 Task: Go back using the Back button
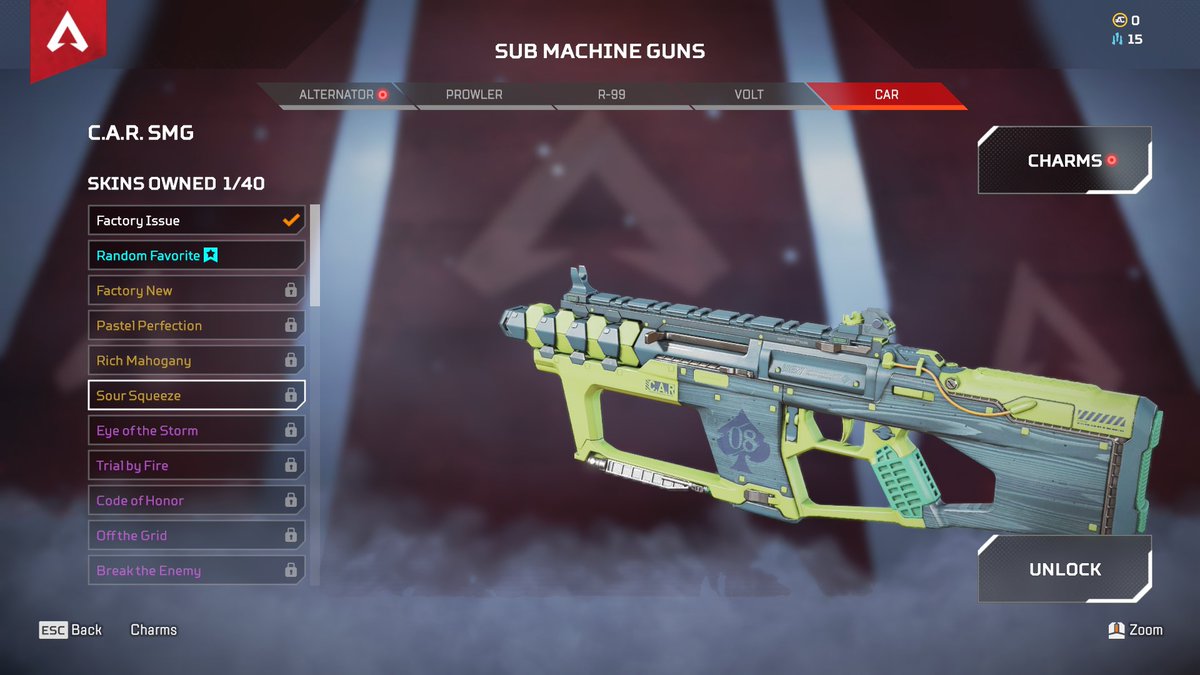coord(71,630)
